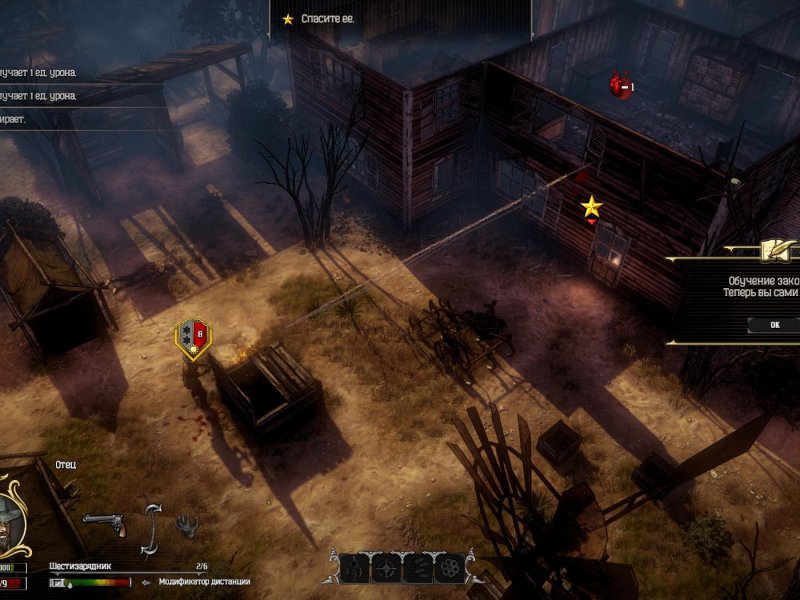Select the six-shooter revolver weapon
The image size is (800, 600).
coord(103,522)
